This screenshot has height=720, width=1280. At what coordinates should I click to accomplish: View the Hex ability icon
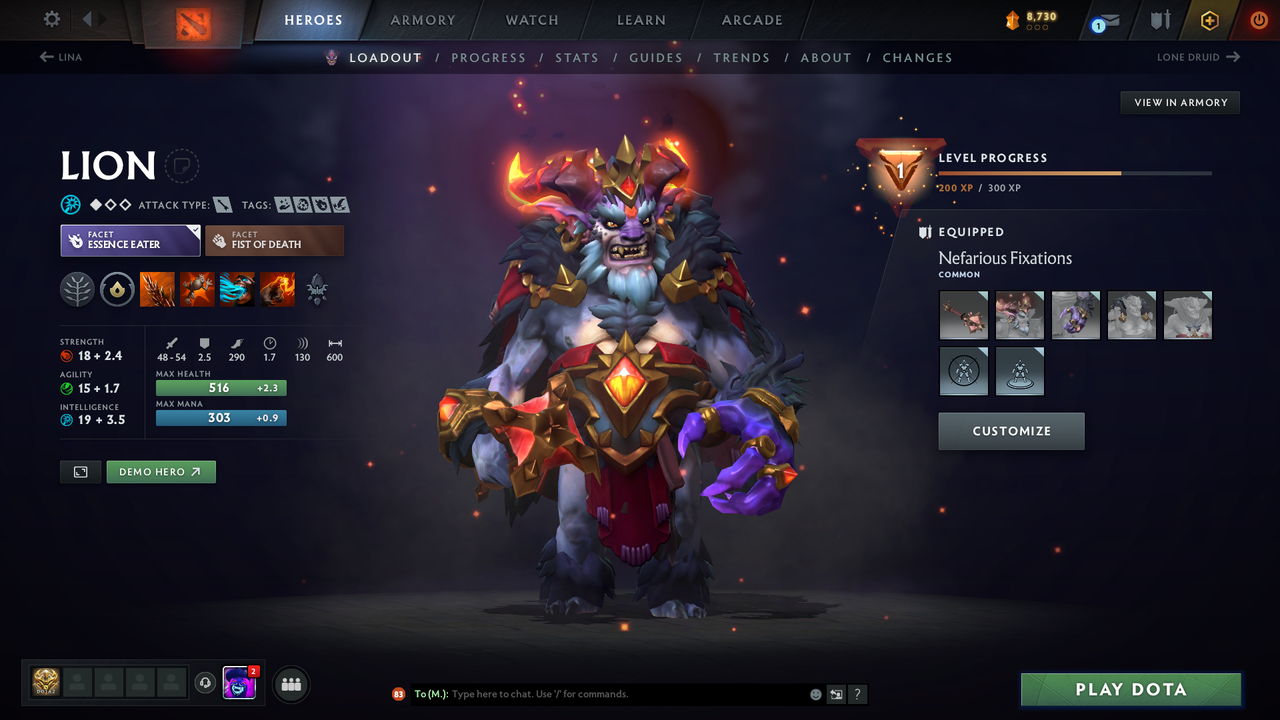point(197,289)
